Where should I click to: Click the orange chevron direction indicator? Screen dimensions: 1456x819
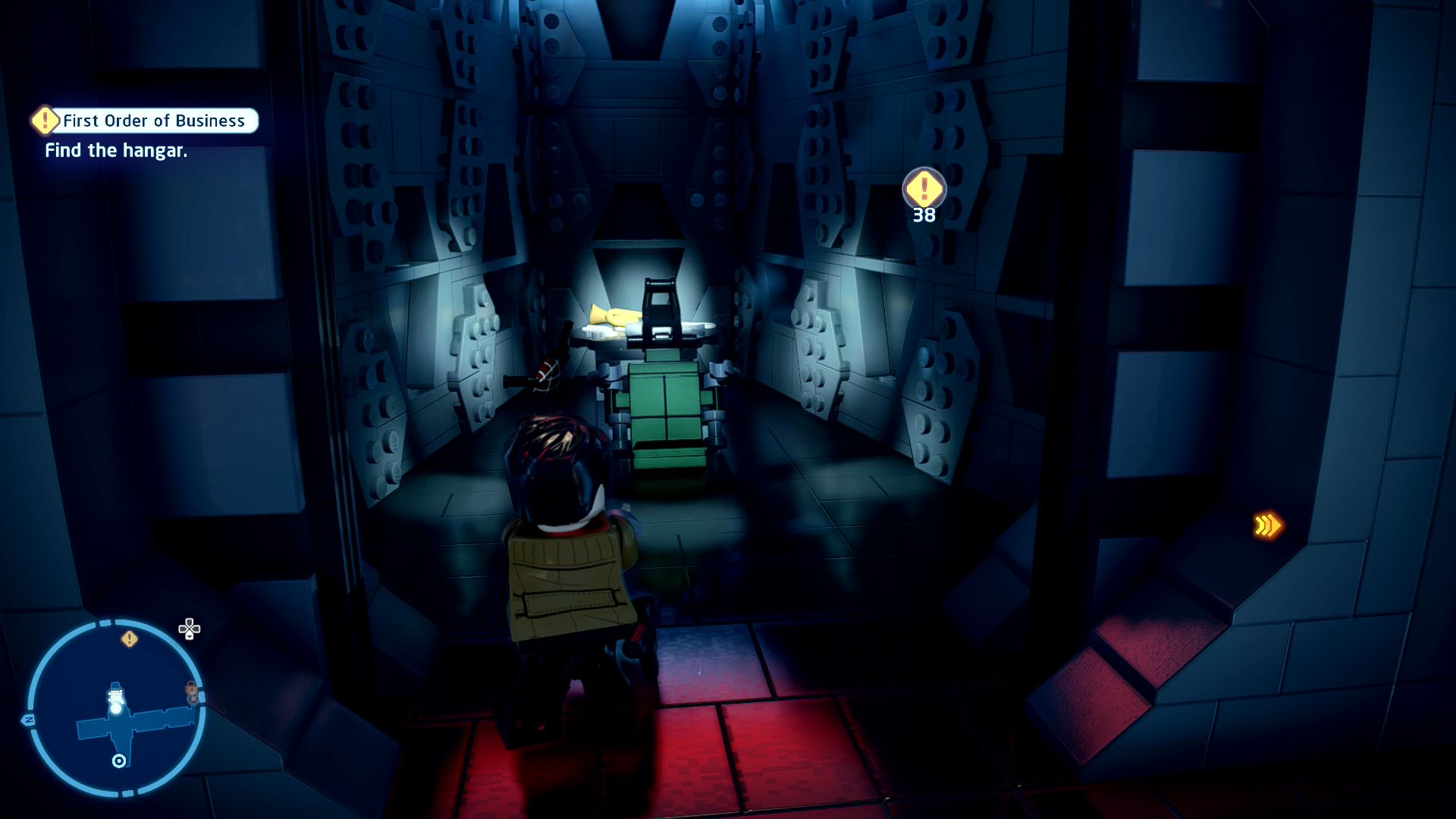1266,526
